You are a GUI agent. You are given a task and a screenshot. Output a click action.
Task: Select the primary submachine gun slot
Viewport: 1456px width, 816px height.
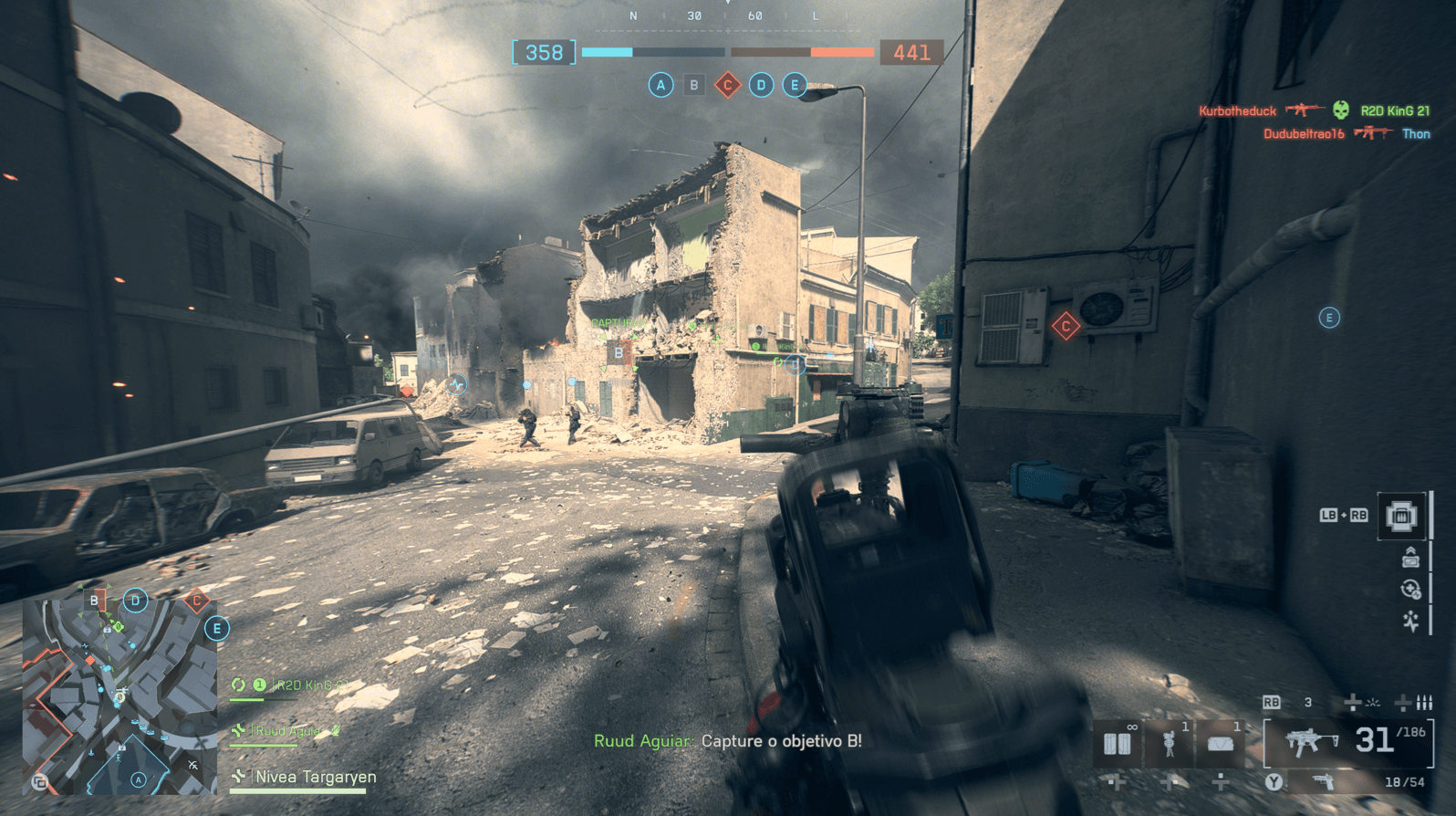[x=1348, y=741]
